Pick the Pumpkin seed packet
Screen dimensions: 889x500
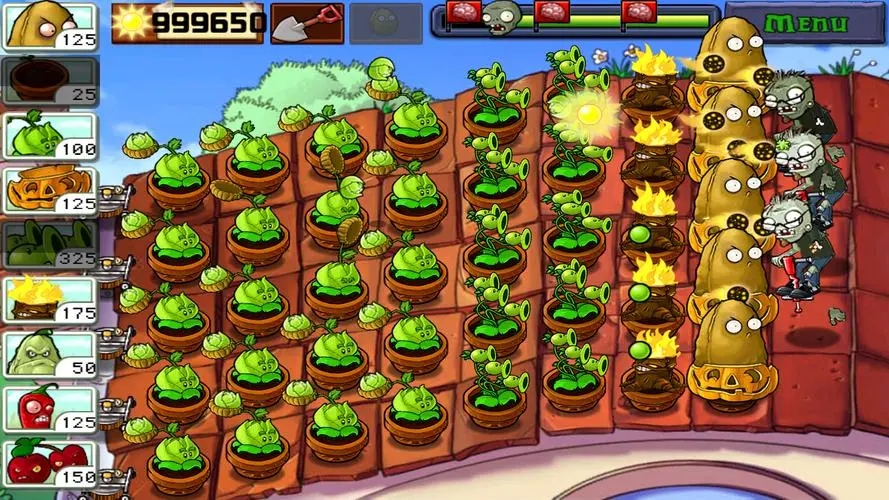pyautogui.click(x=49, y=189)
